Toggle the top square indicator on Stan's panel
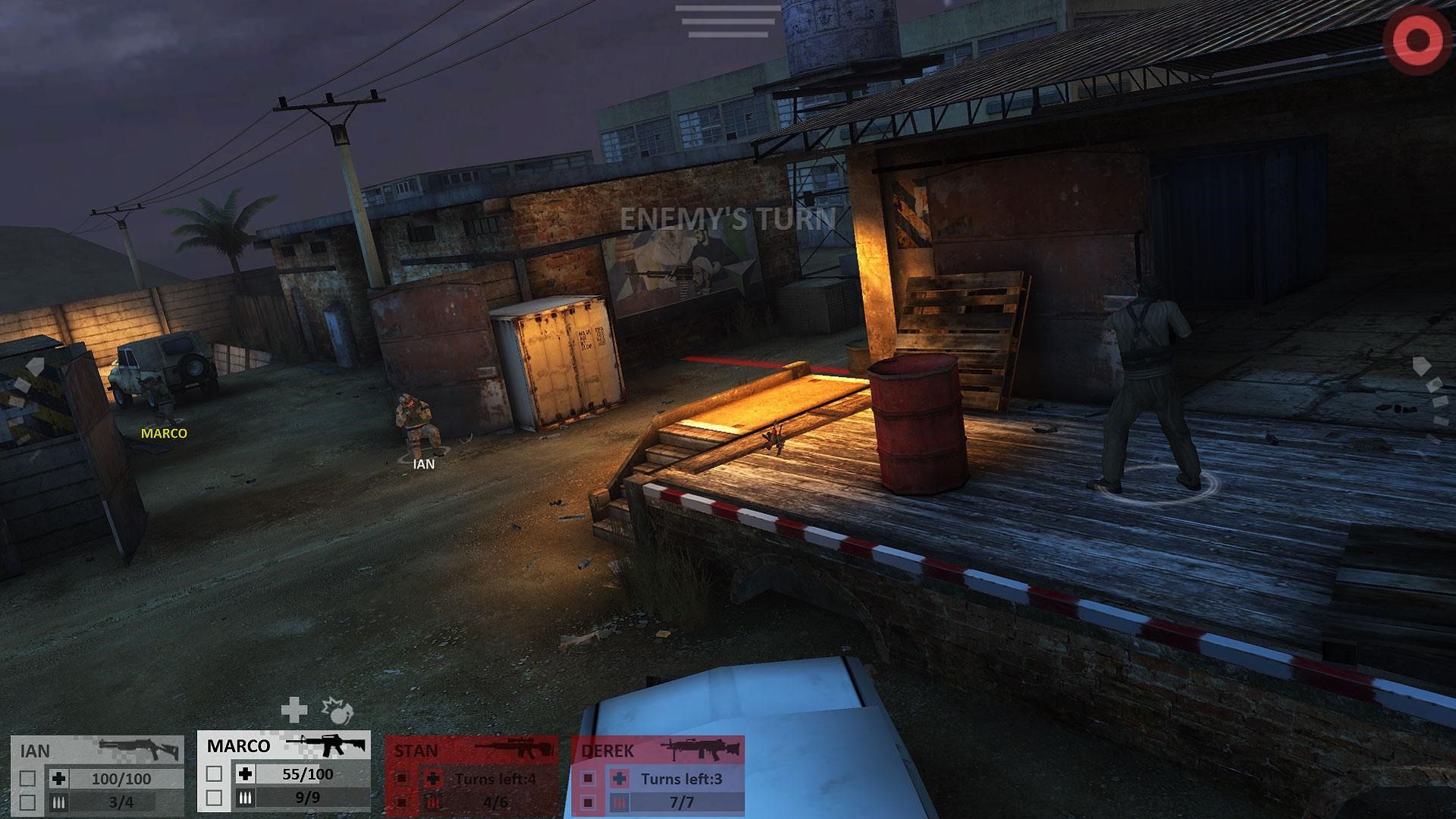 pyautogui.click(x=403, y=778)
